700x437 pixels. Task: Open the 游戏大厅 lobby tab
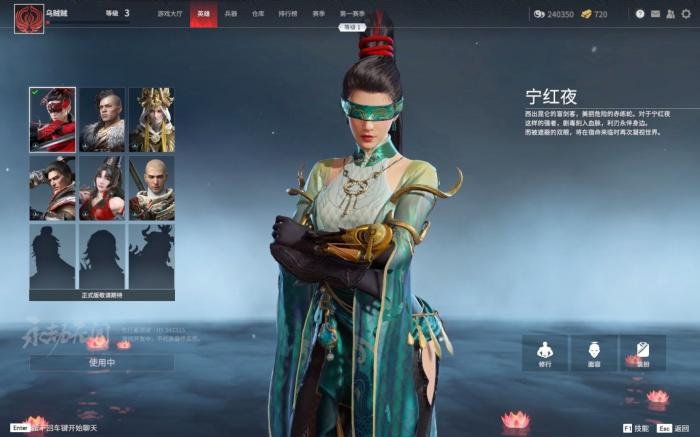(x=169, y=14)
